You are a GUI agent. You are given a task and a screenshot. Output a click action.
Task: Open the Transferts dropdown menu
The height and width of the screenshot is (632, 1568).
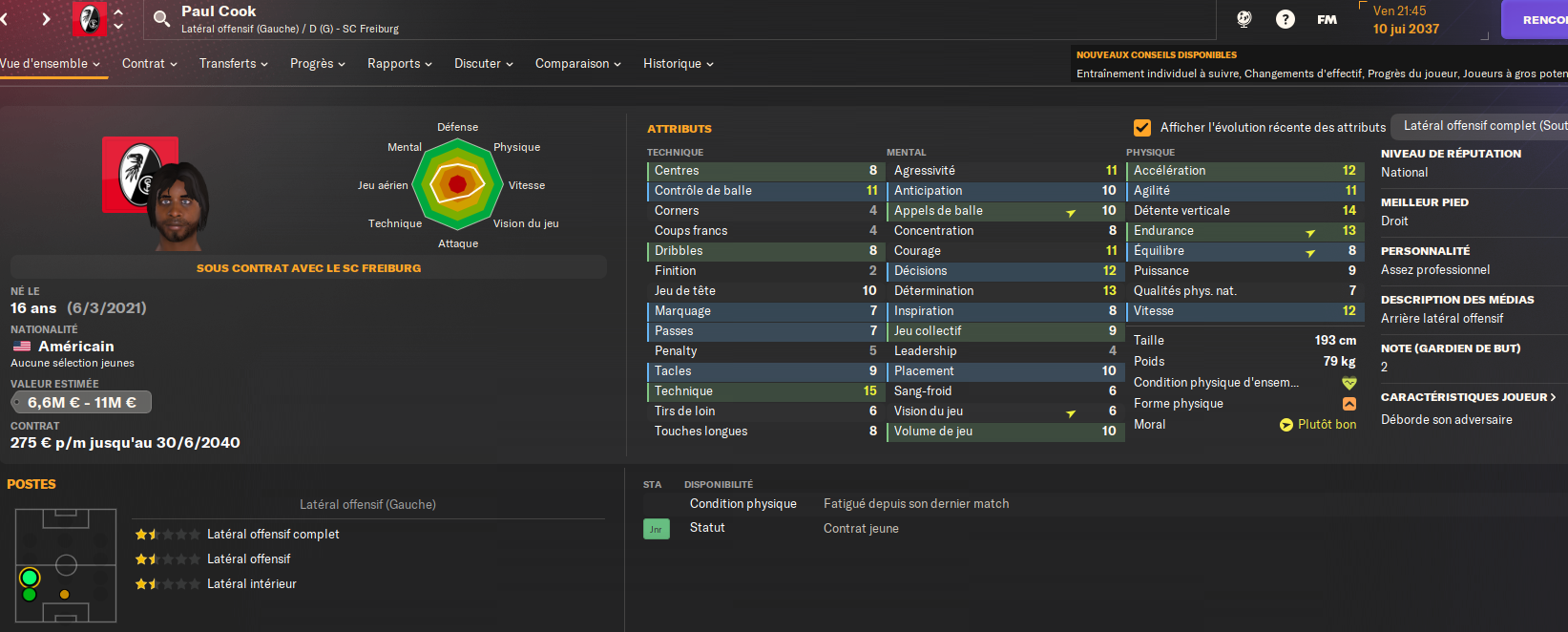pos(233,64)
